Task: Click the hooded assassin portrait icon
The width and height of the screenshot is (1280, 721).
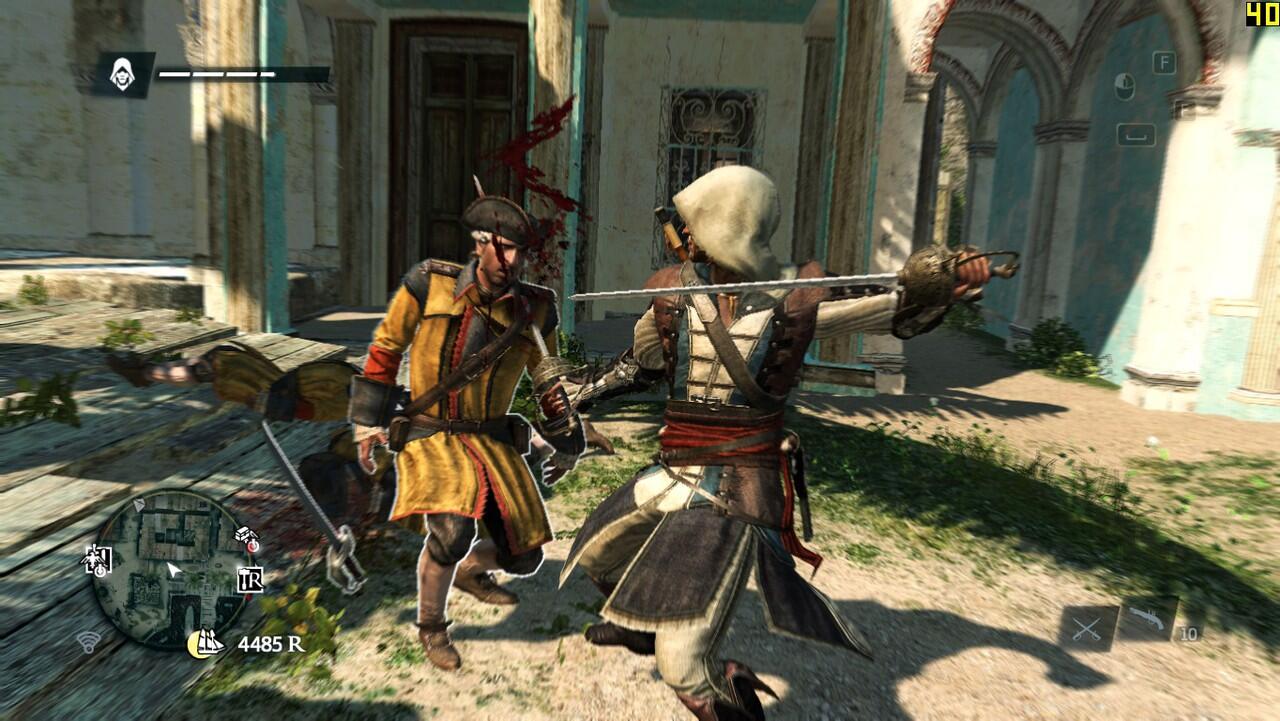Action: pyautogui.click(x=123, y=73)
